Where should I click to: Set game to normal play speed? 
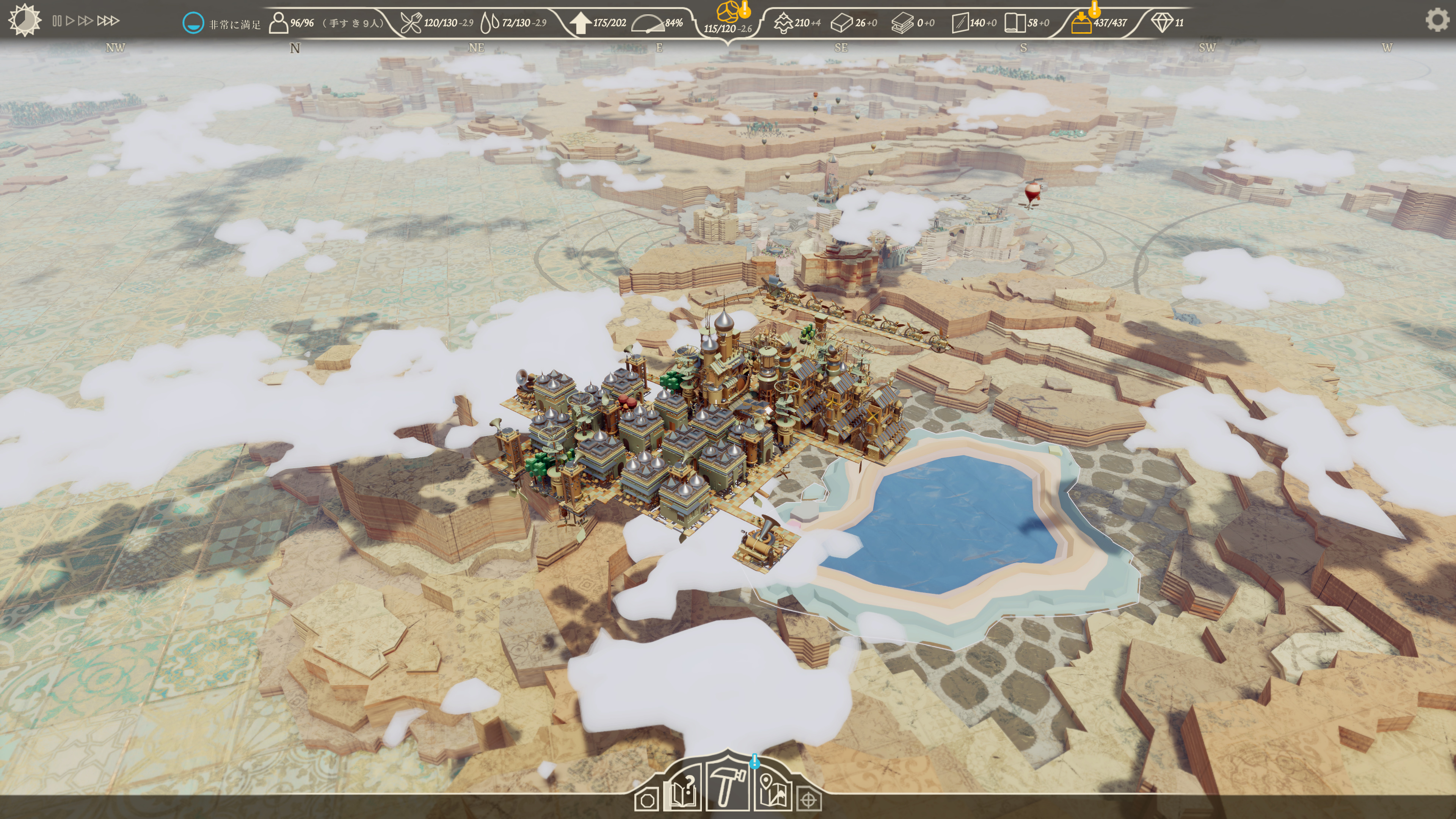click(x=70, y=21)
